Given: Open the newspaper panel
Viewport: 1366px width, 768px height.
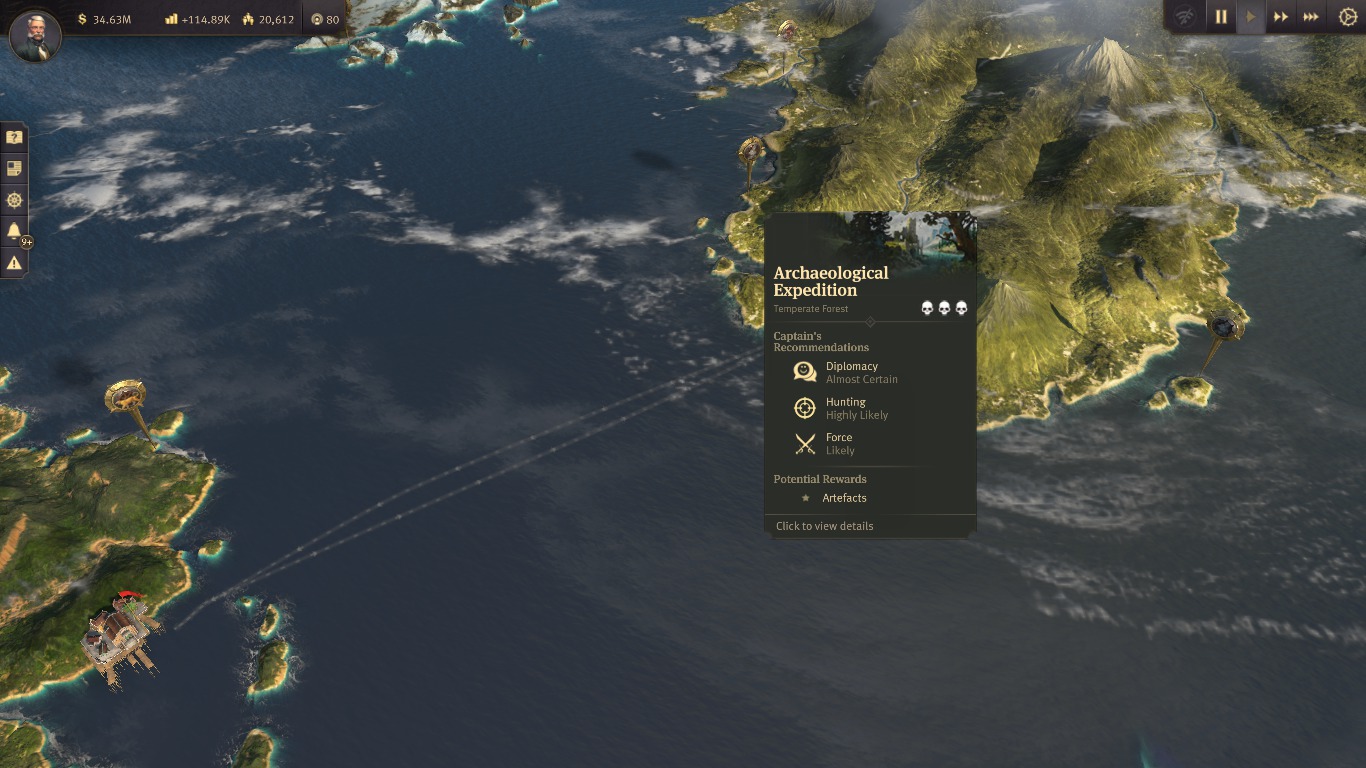Looking at the screenshot, I should 14,169.
